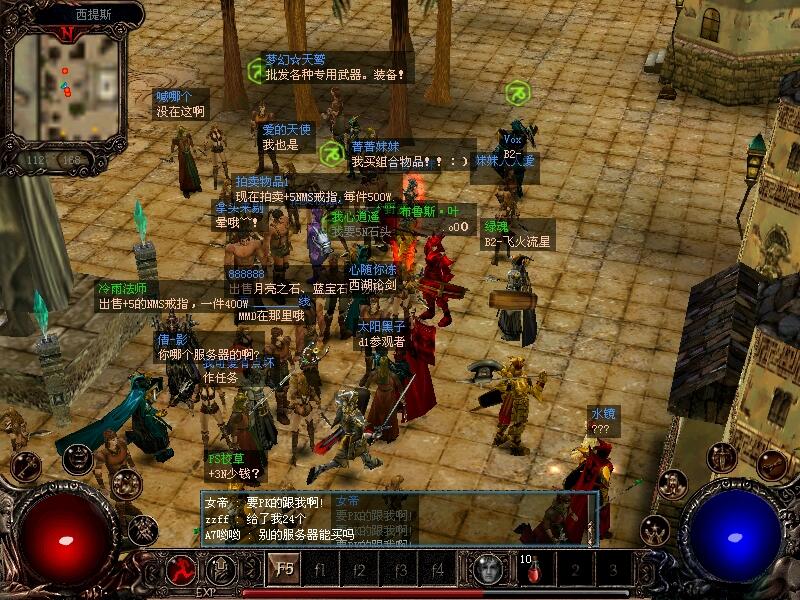Select the belt slot numbered 2
This screenshot has height=600, width=800.
(x=574, y=571)
